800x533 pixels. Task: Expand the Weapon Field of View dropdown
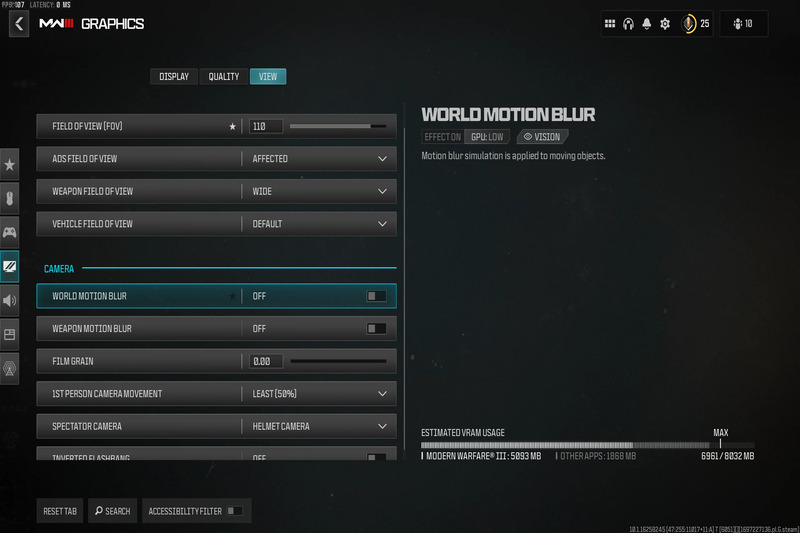[319, 191]
